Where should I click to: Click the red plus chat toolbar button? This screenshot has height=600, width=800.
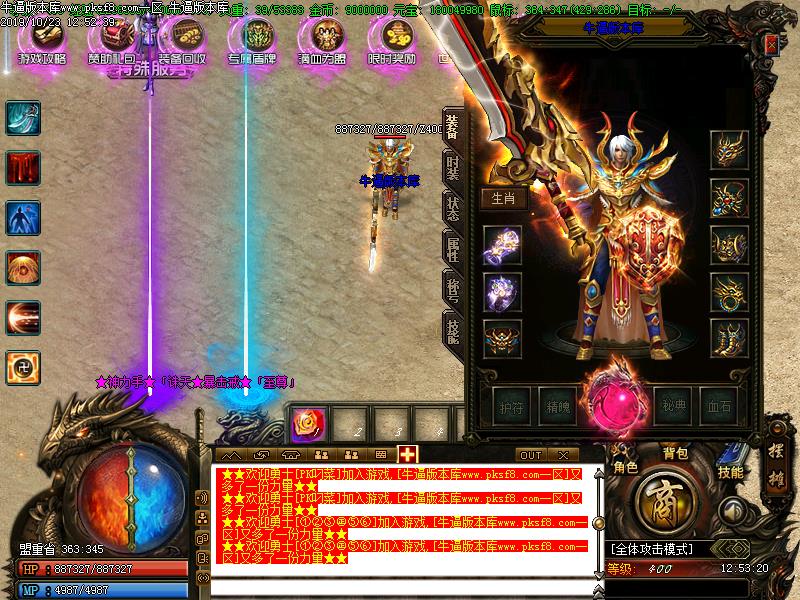coord(407,455)
